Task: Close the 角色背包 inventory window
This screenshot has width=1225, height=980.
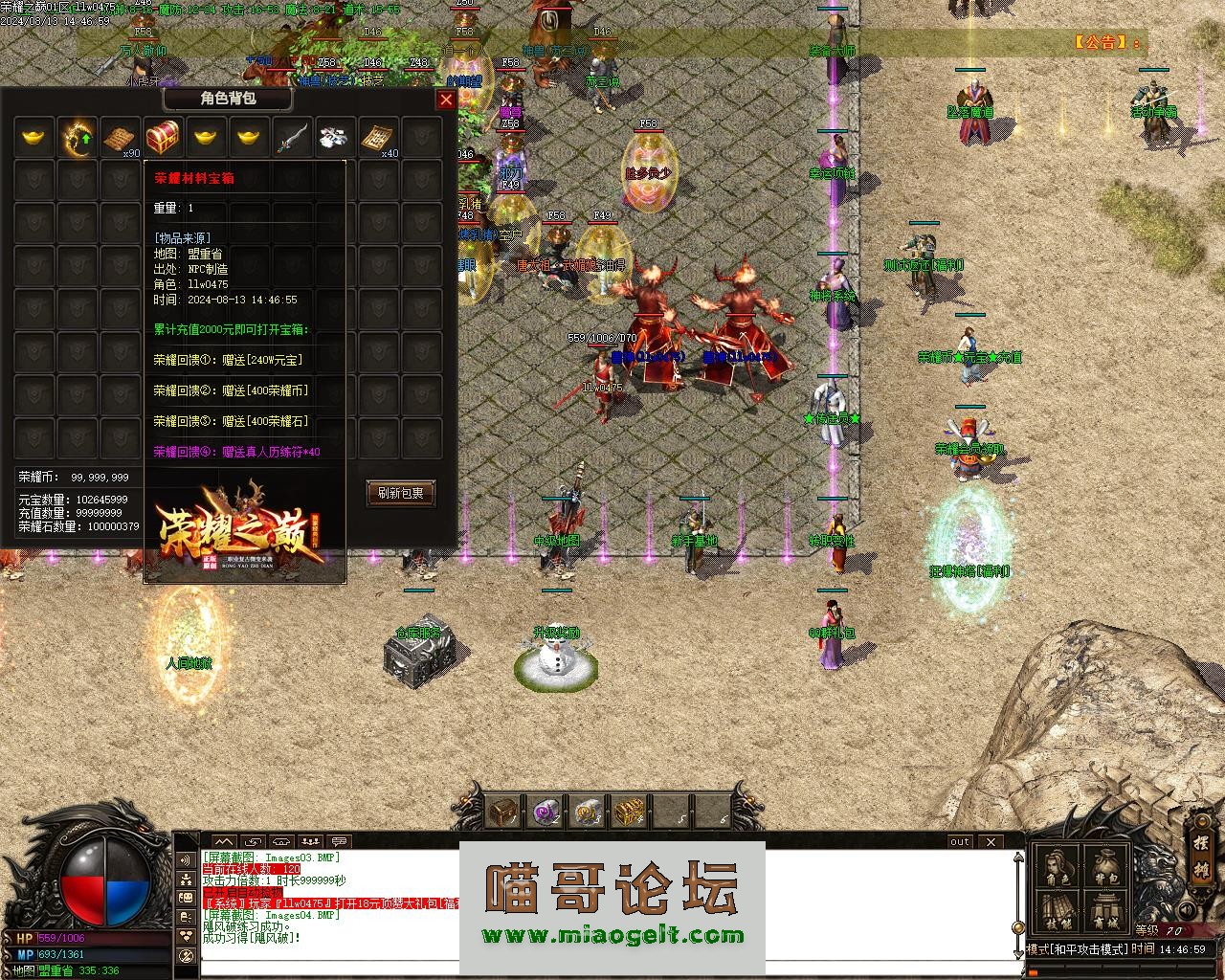Action: [x=446, y=100]
